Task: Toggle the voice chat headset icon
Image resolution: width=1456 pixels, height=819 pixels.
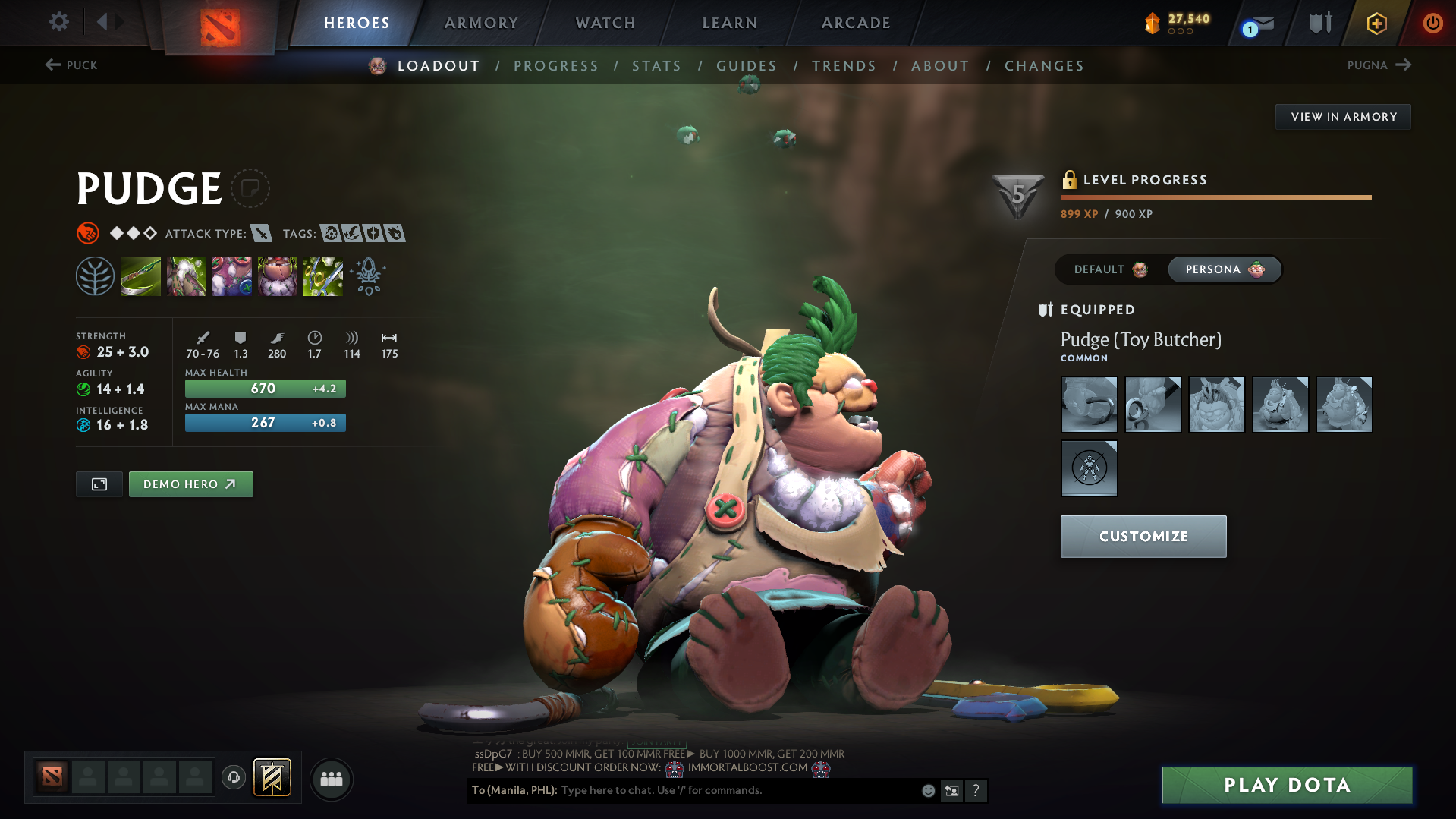Action: (233, 779)
